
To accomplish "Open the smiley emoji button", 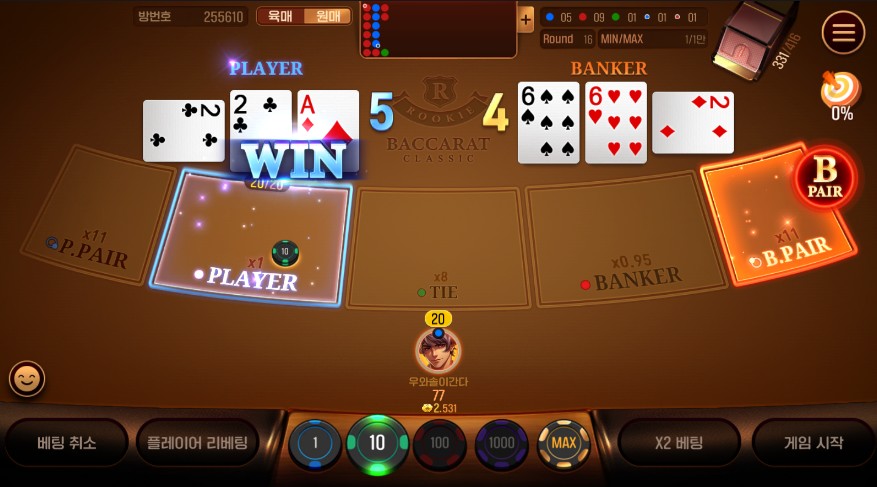I will [27, 378].
